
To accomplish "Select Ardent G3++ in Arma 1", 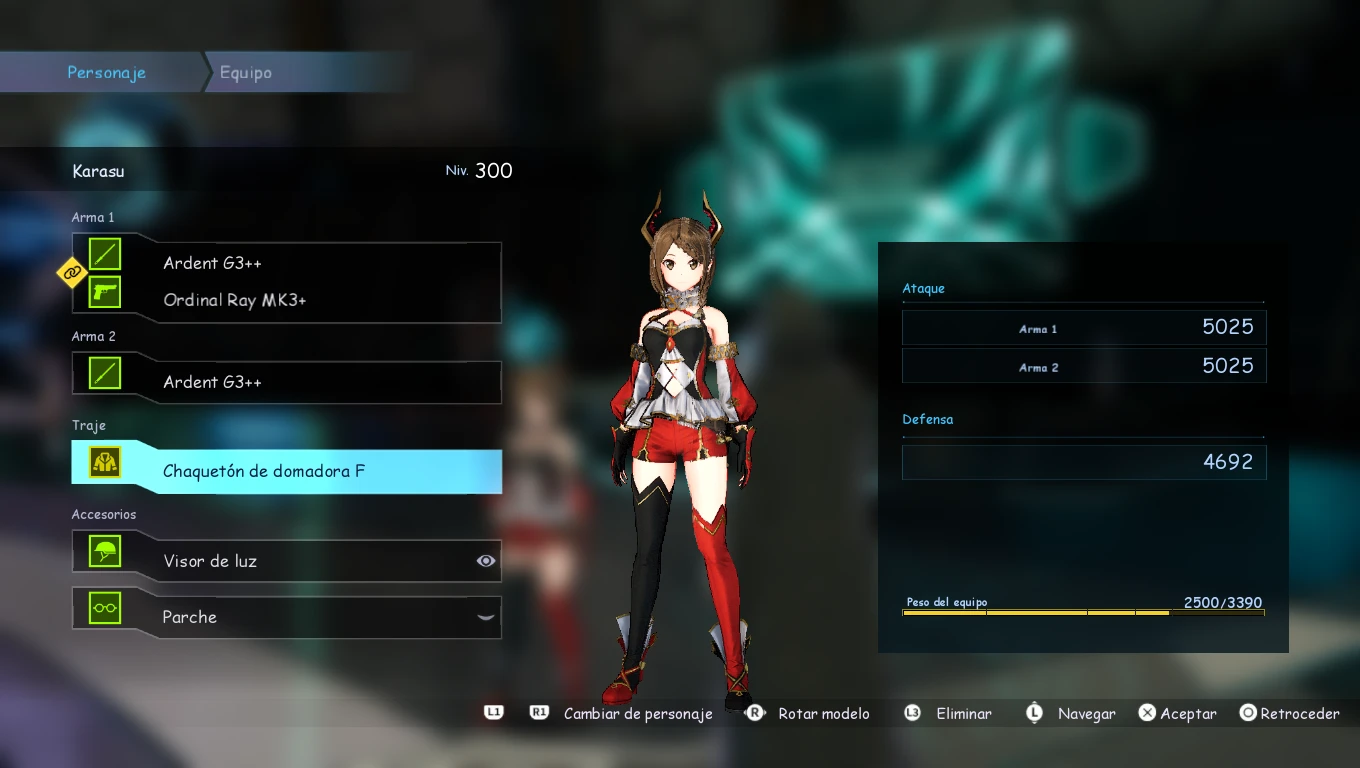I will tap(212, 263).
